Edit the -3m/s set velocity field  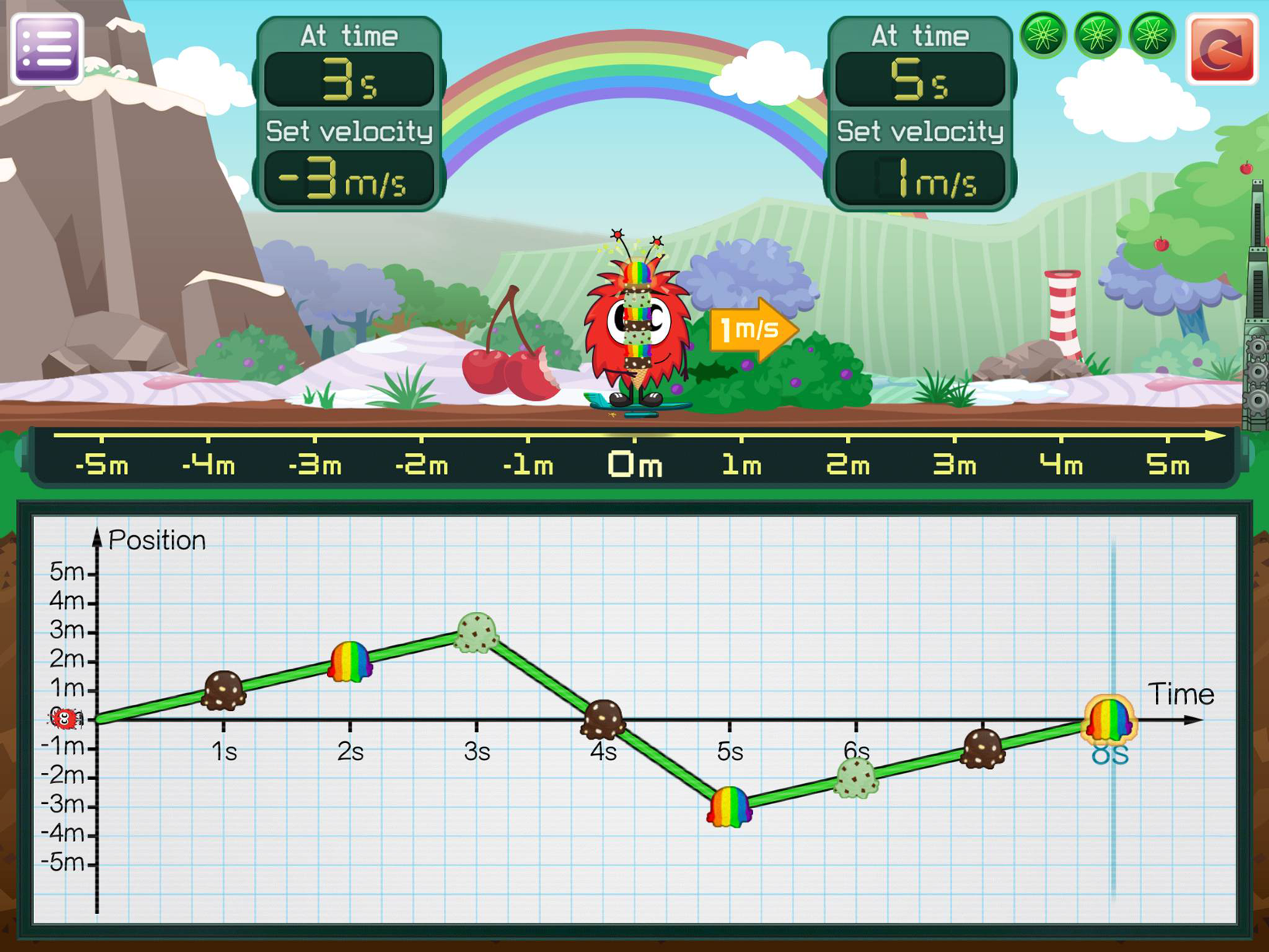[349, 179]
